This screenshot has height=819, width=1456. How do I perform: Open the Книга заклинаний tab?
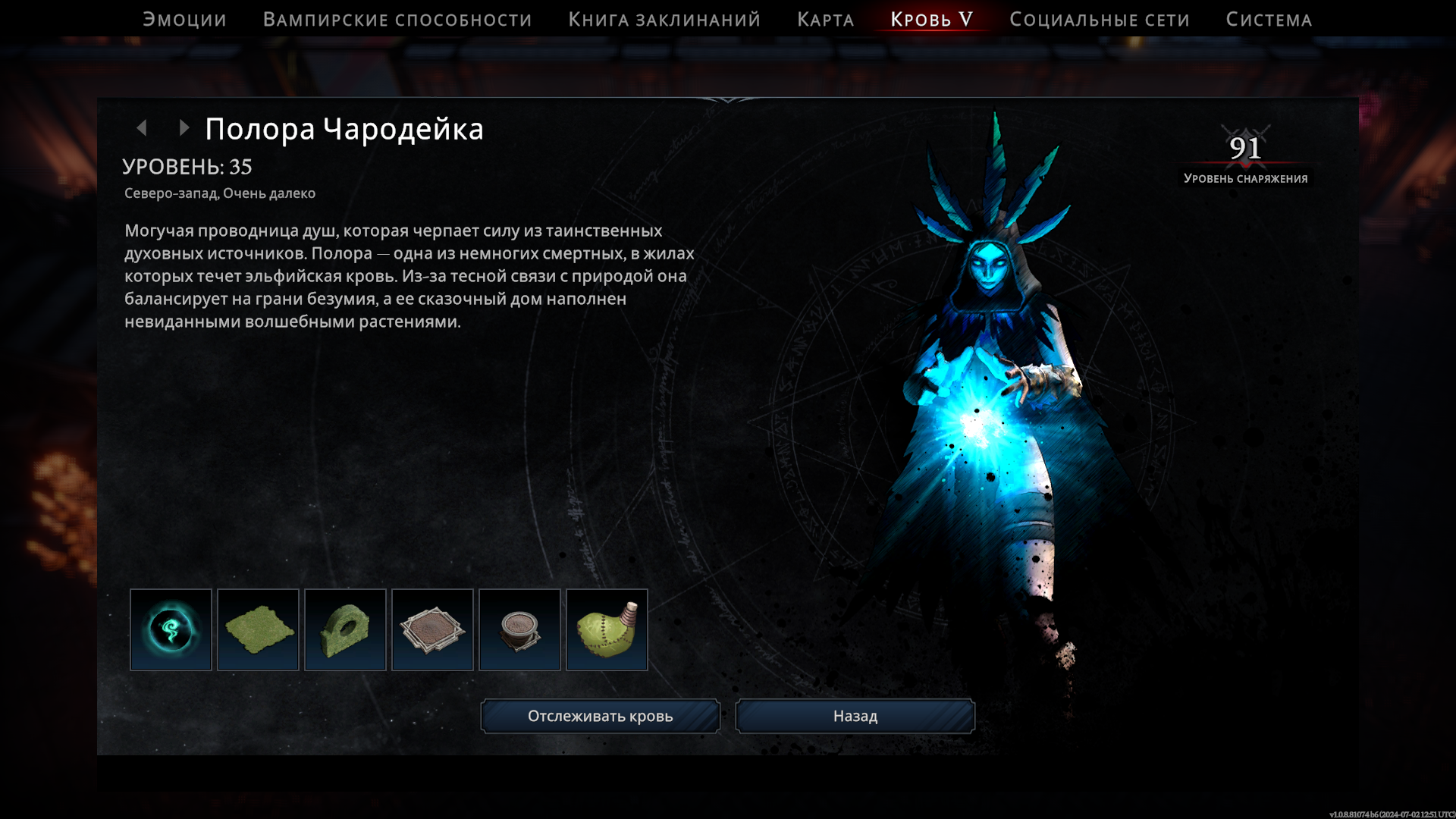(664, 20)
